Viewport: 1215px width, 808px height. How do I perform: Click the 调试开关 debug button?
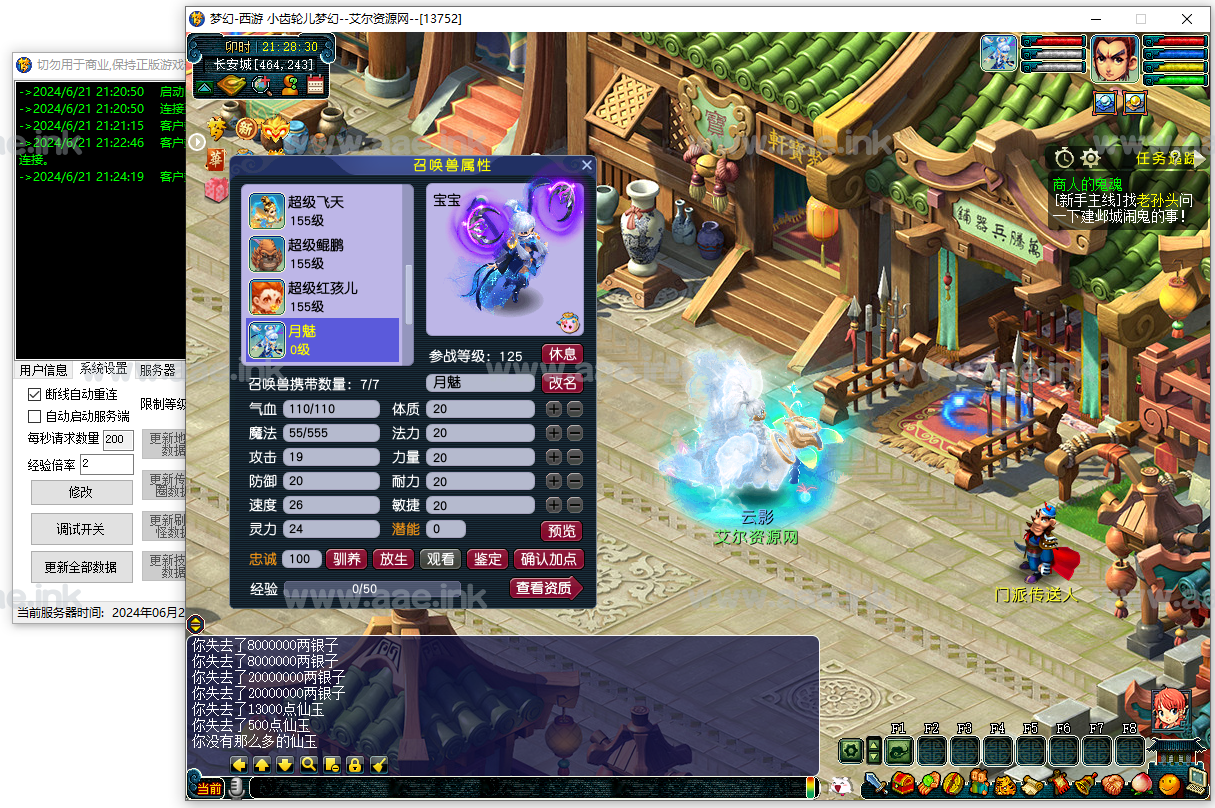81,529
